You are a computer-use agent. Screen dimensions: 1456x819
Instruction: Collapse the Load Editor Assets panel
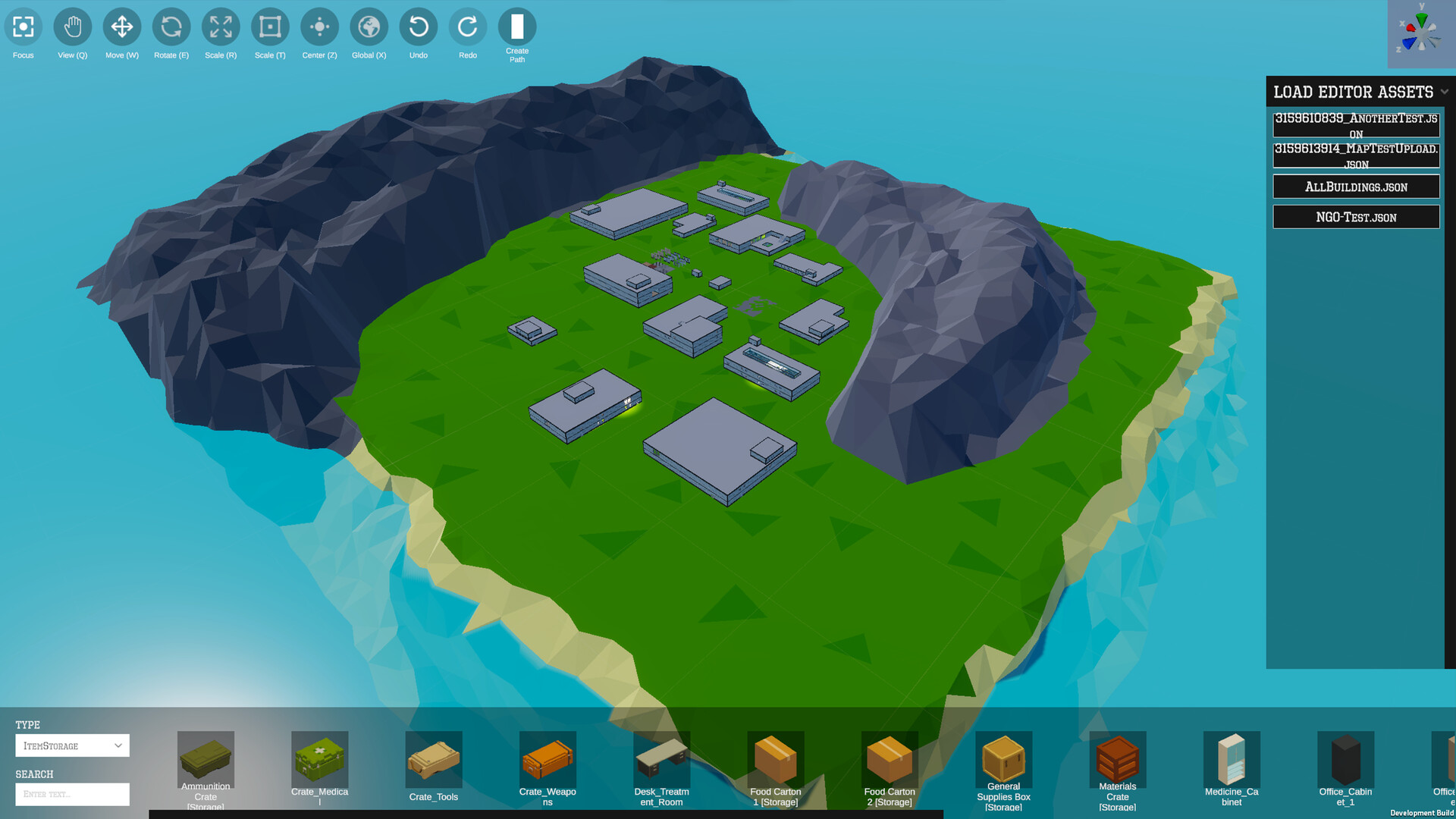[1445, 92]
